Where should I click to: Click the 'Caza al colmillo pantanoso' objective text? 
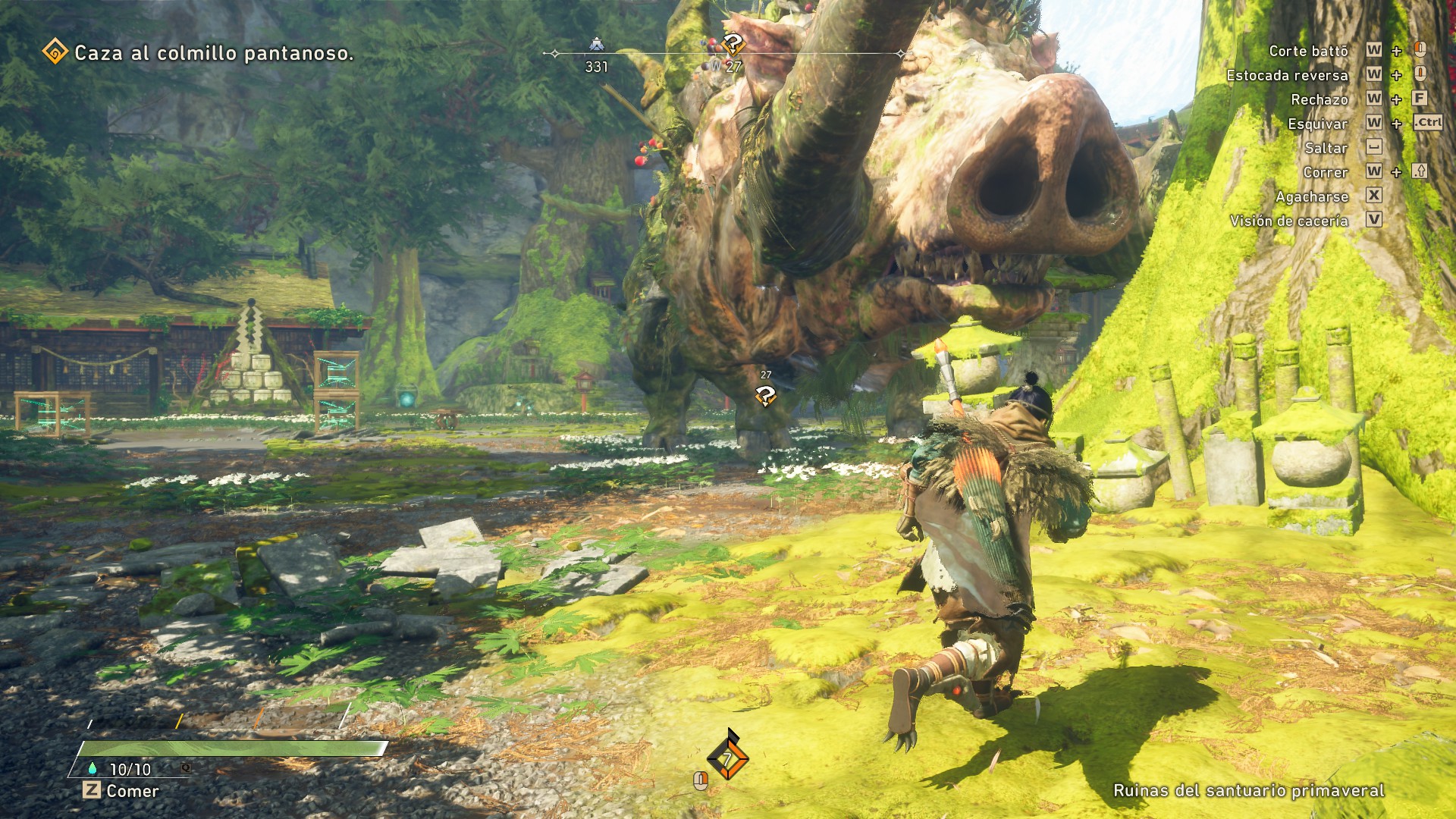214,53
